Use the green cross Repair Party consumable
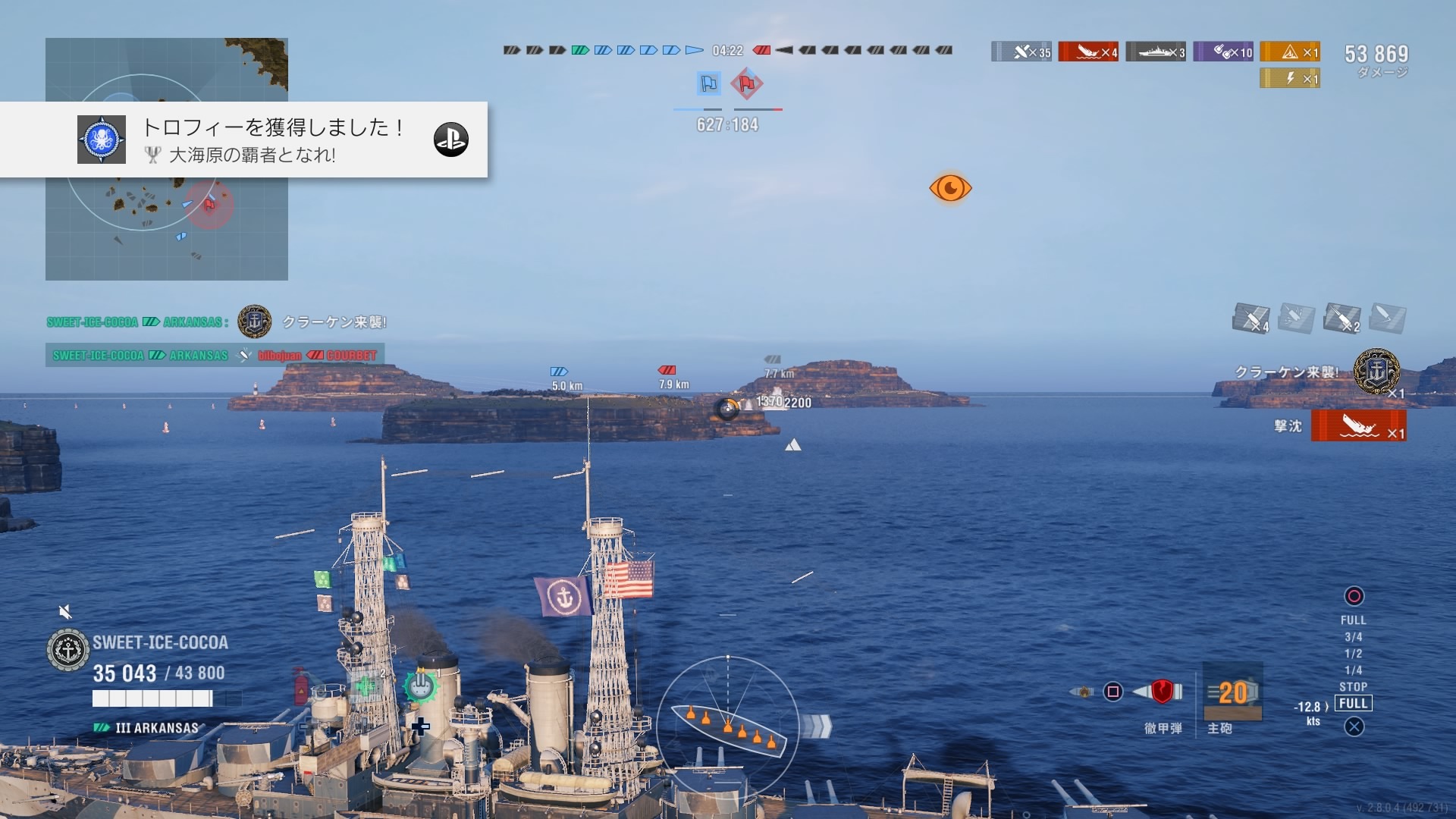The width and height of the screenshot is (1456, 819). click(366, 686)
